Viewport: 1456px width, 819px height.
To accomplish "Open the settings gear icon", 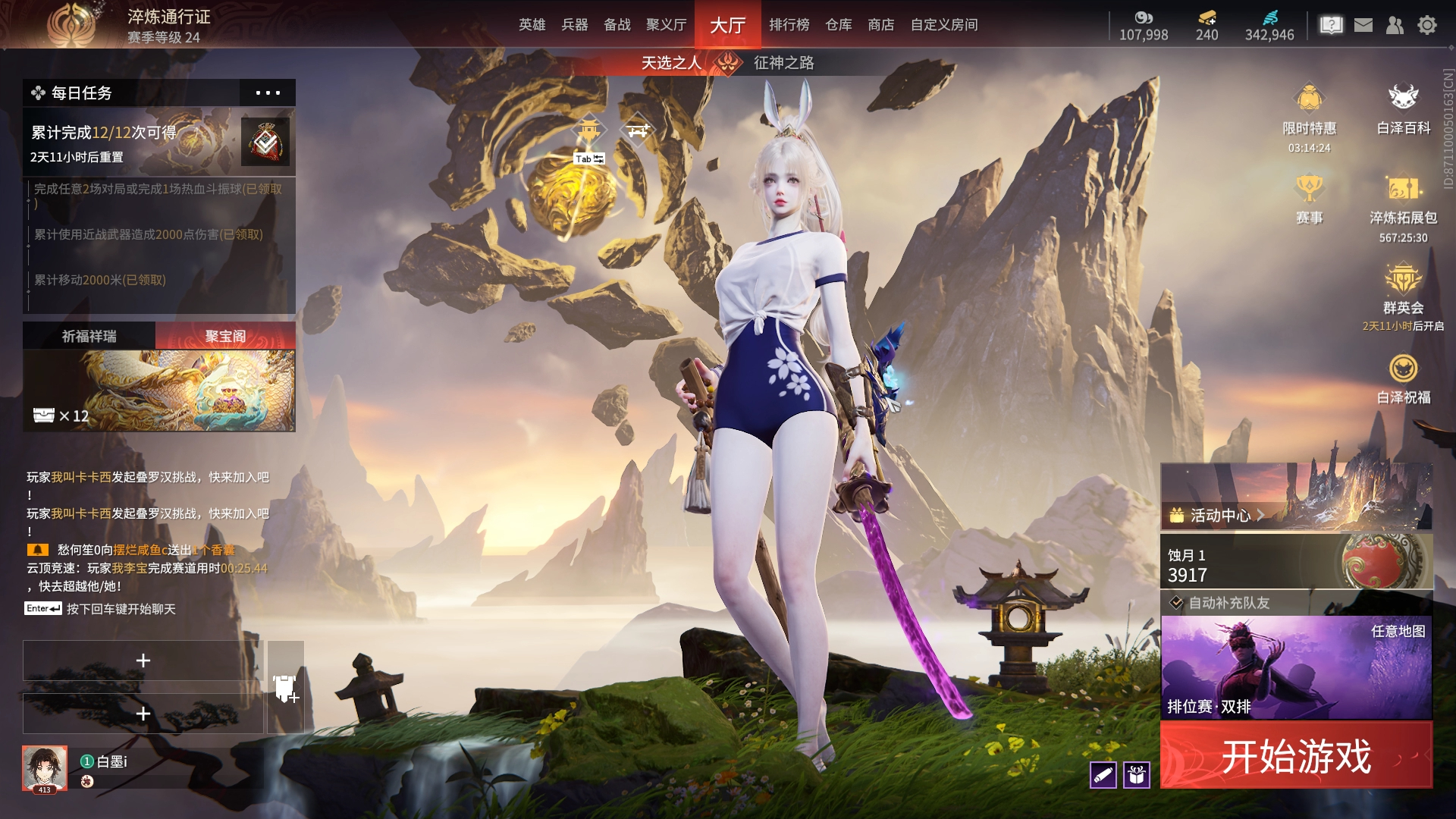I will coord(1426,25).
